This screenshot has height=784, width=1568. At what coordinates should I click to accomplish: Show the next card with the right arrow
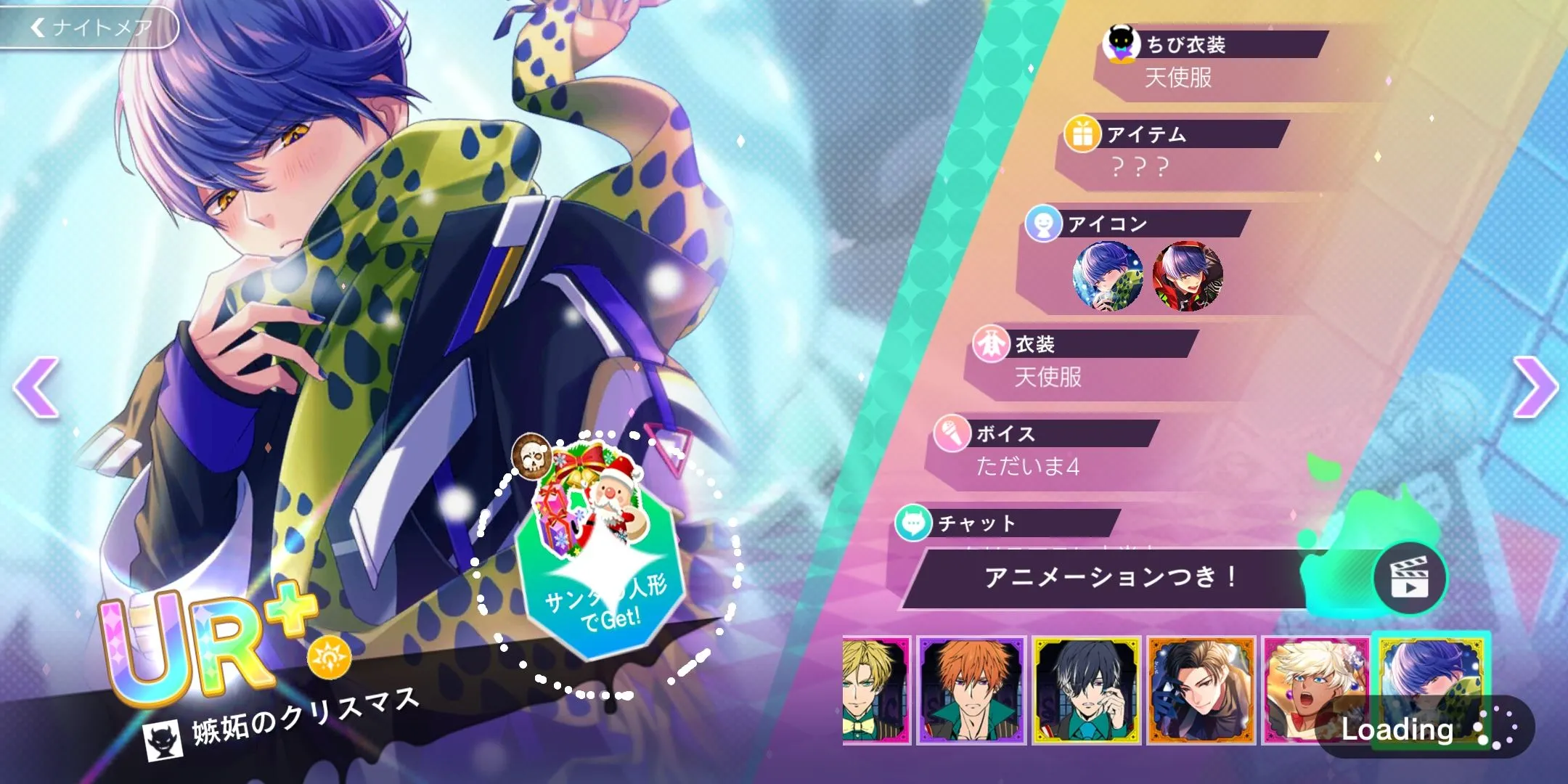click(x=1534, y=387)
